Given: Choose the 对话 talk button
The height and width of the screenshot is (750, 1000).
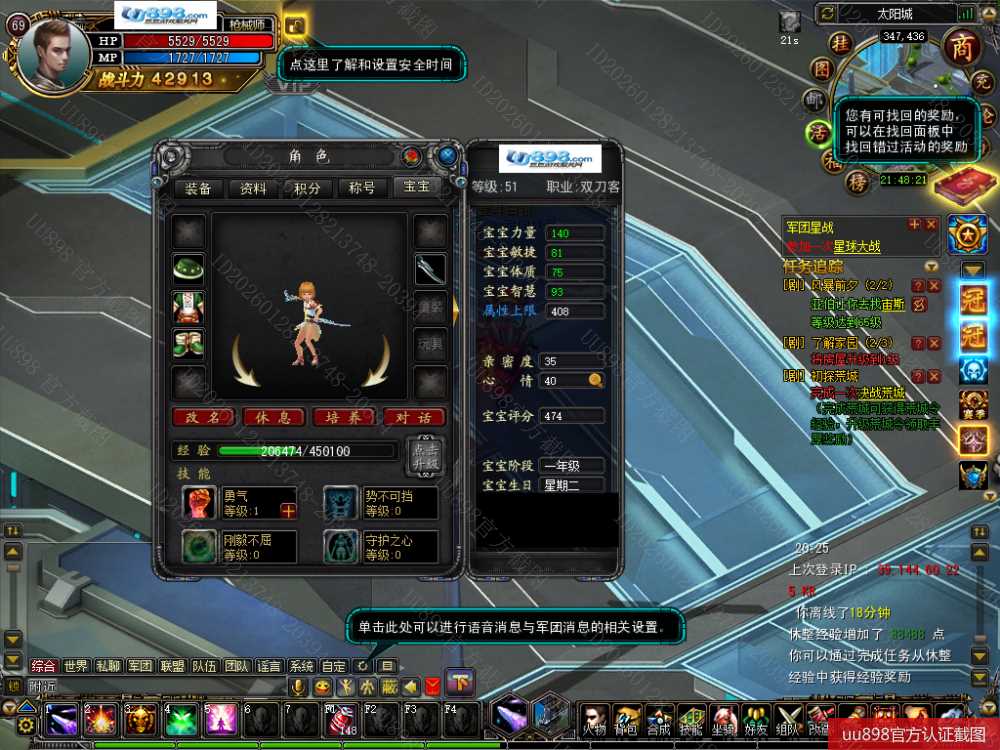Looking at the screenshot, I should 413,417.
